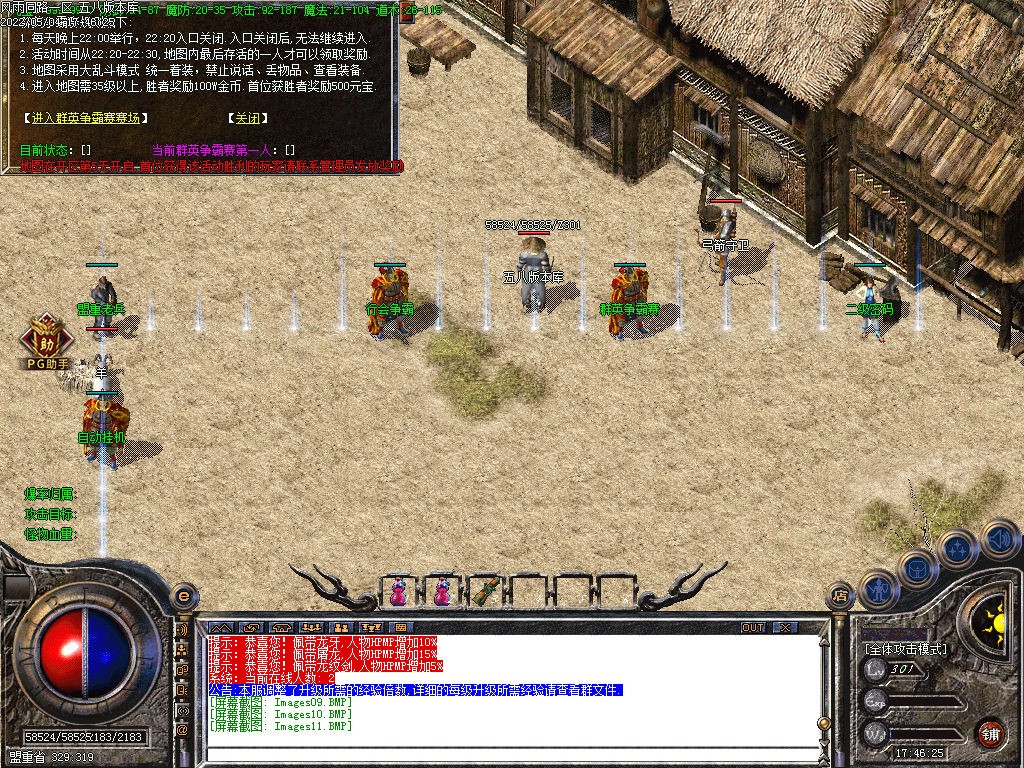1024x768 pixels.
Task: Select the @ chat channel icon
Action: [183, 730]
